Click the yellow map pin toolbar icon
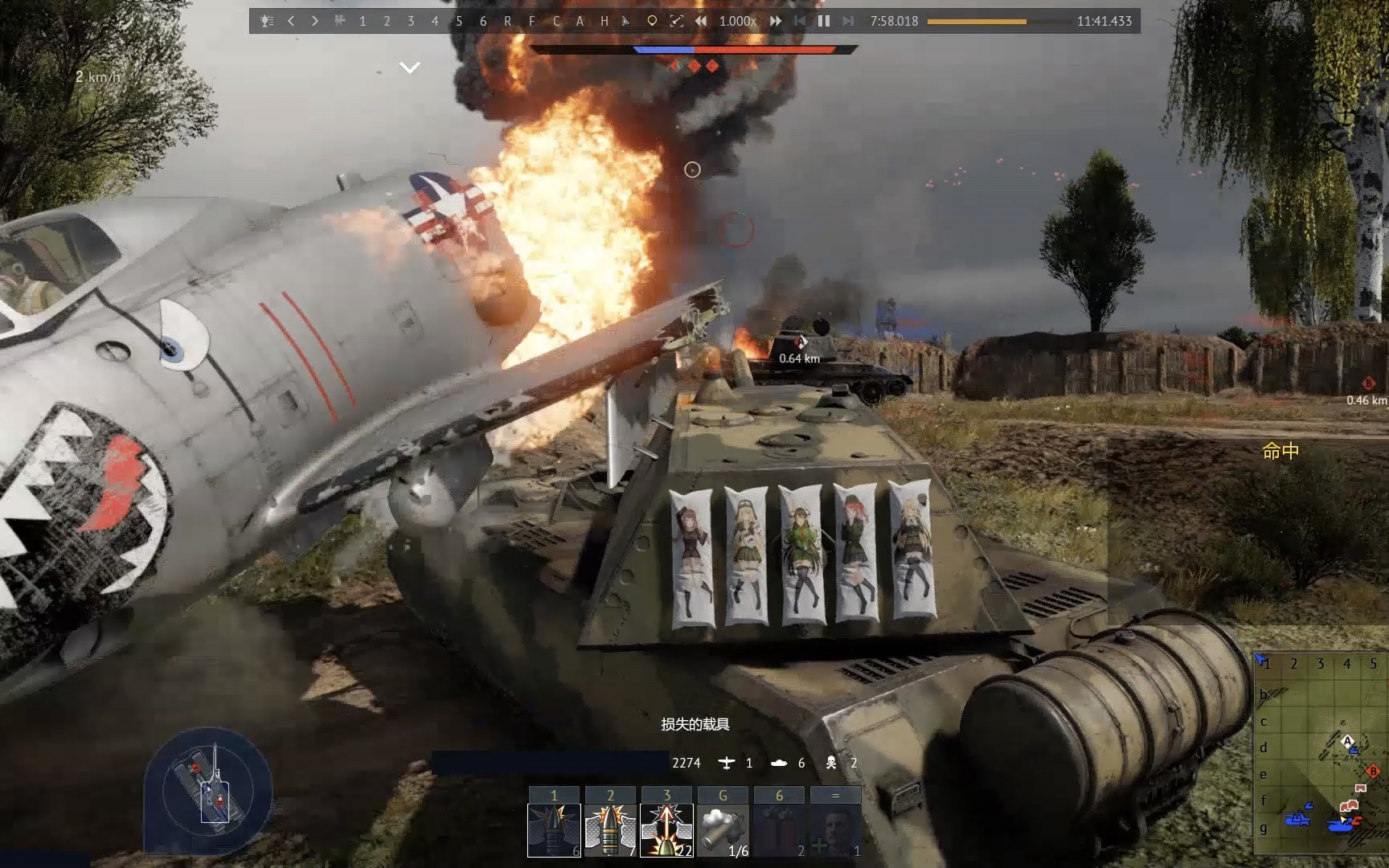Image resolution: width=1389 pixels, height=868 pixels. coord(652,21)
